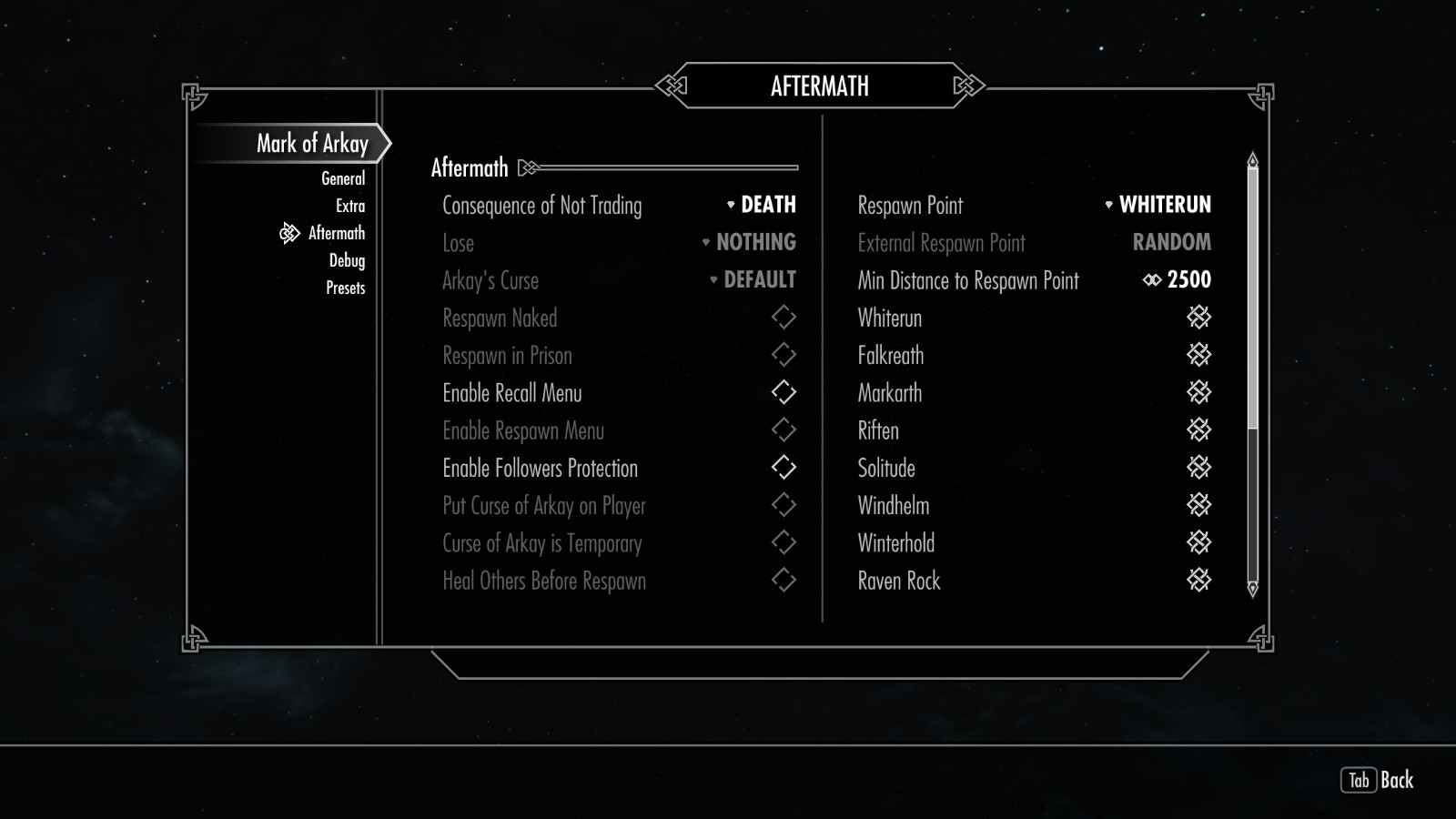Select the Mark of Arkay mod entry
The image size is (1456, 819).
click(311, 143)
